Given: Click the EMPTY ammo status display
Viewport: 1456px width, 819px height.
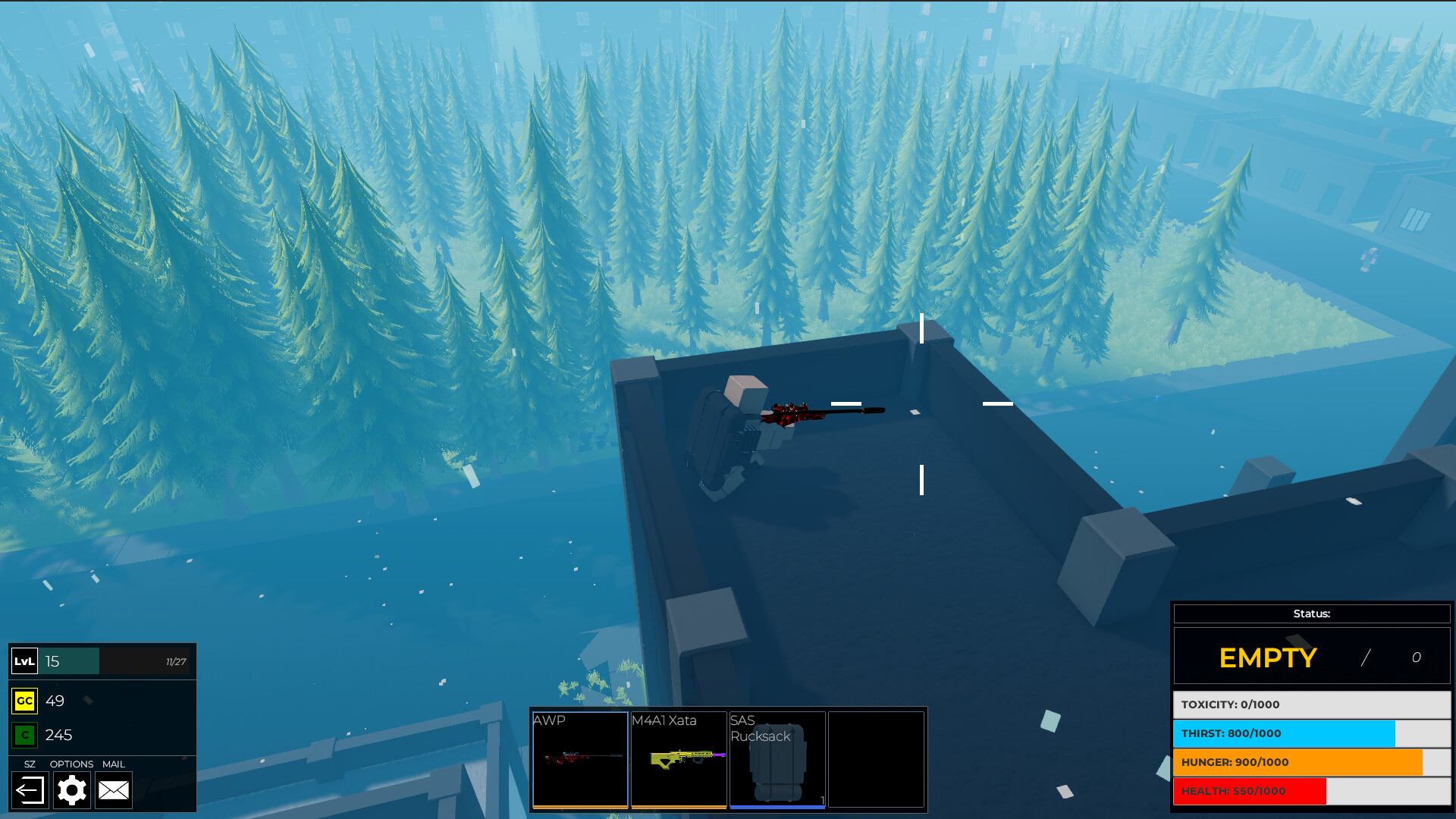Looking at the screenshot, I should click(x=1268, y=657).
